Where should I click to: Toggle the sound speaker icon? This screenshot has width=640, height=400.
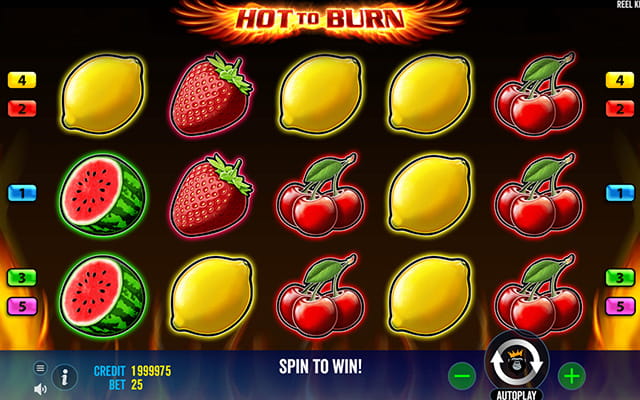pyautogui.click(x=41, y=388)
